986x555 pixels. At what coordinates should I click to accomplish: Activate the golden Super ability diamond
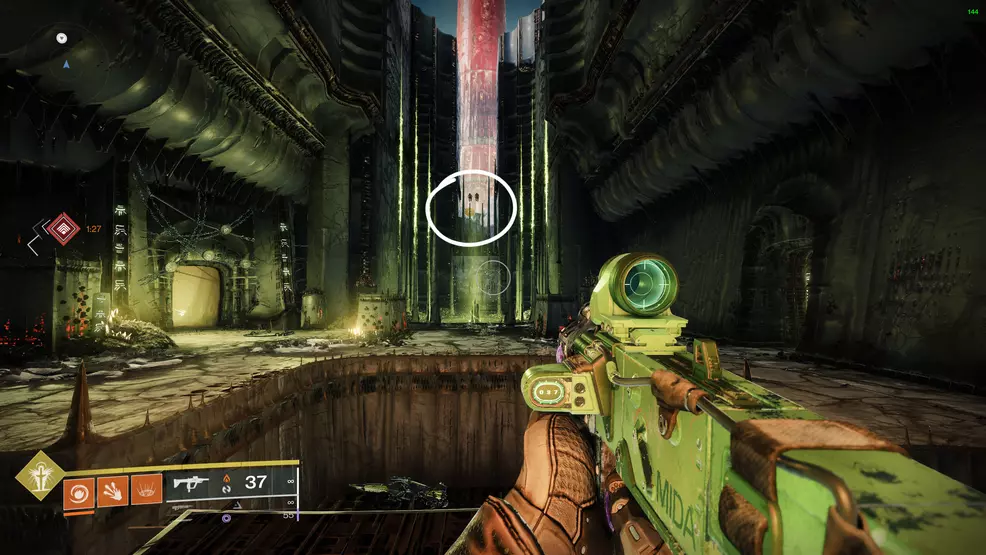(39, 475)
